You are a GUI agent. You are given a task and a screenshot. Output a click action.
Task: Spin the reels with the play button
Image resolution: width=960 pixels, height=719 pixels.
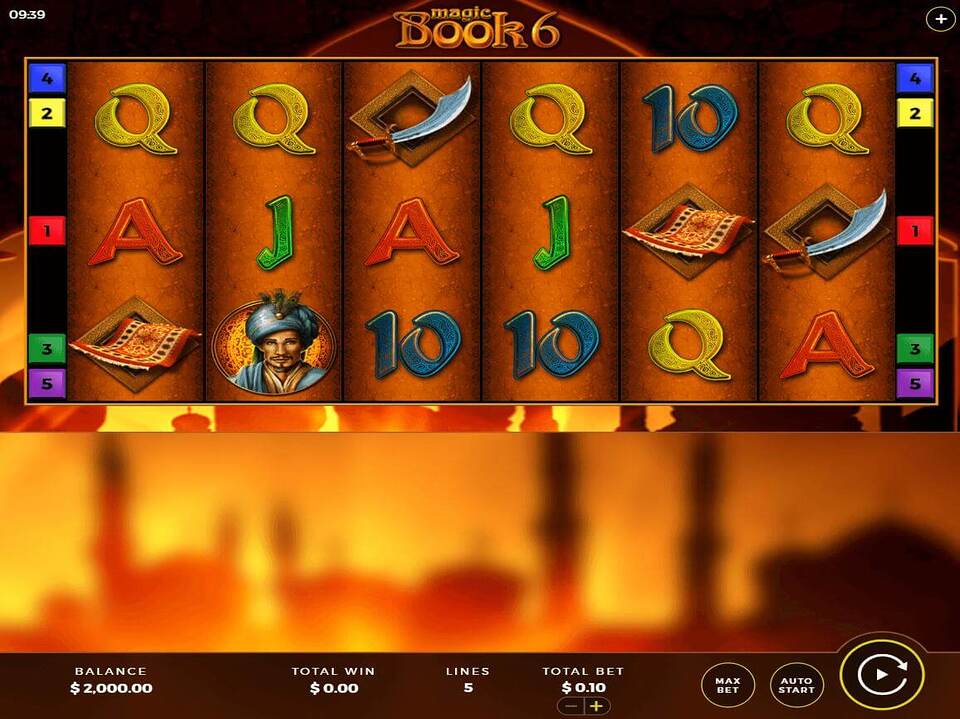click(882, 675)
